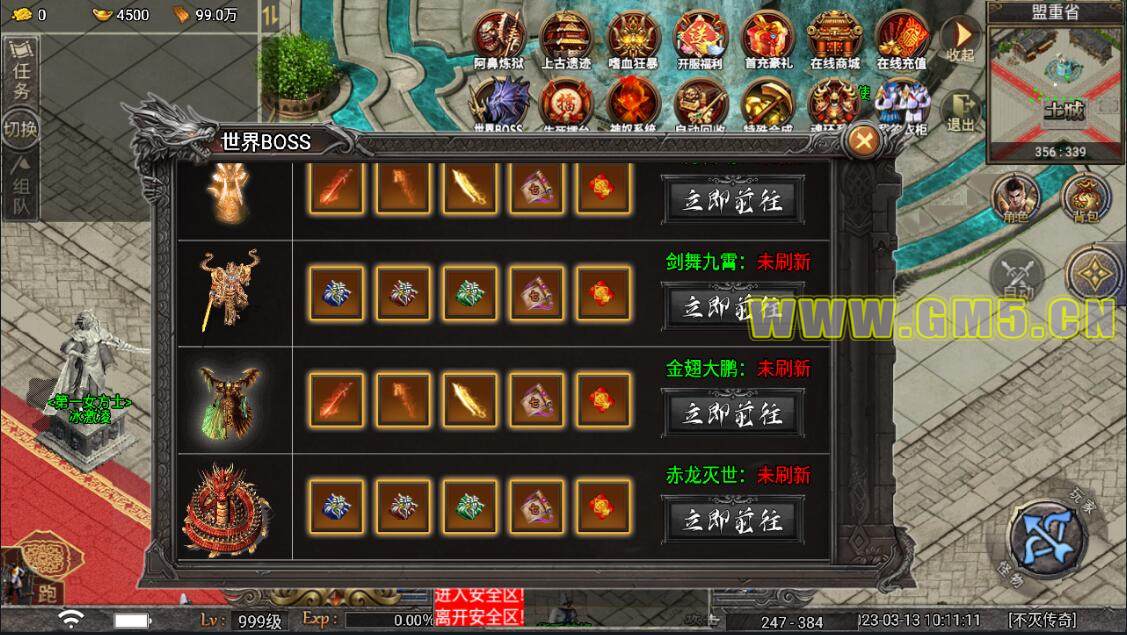Viewport: 1127px width, 635px height.
Task: Open the 在线充值 recharge icon
Action: [901, 38]
